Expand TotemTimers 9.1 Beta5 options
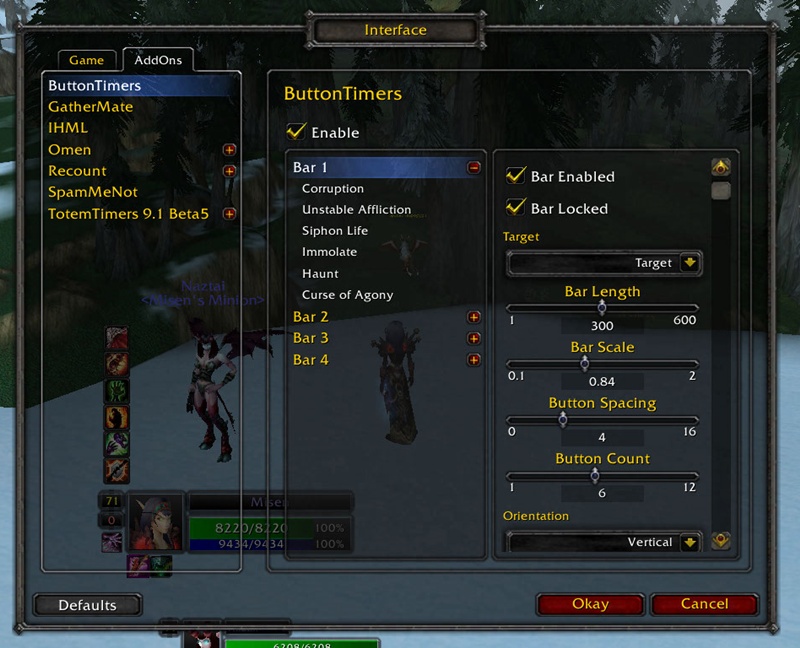Screen dimensions: 800x648 point(229,214)
